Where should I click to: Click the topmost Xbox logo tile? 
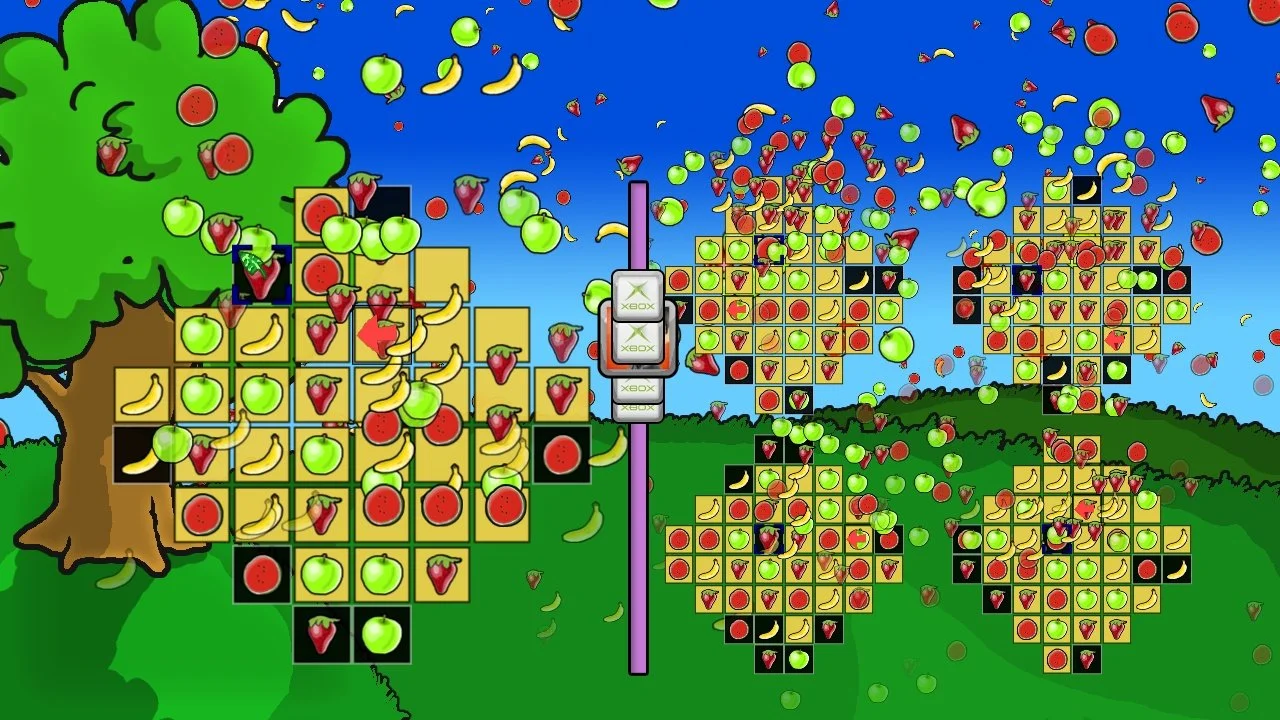click(x=638, y=293)
